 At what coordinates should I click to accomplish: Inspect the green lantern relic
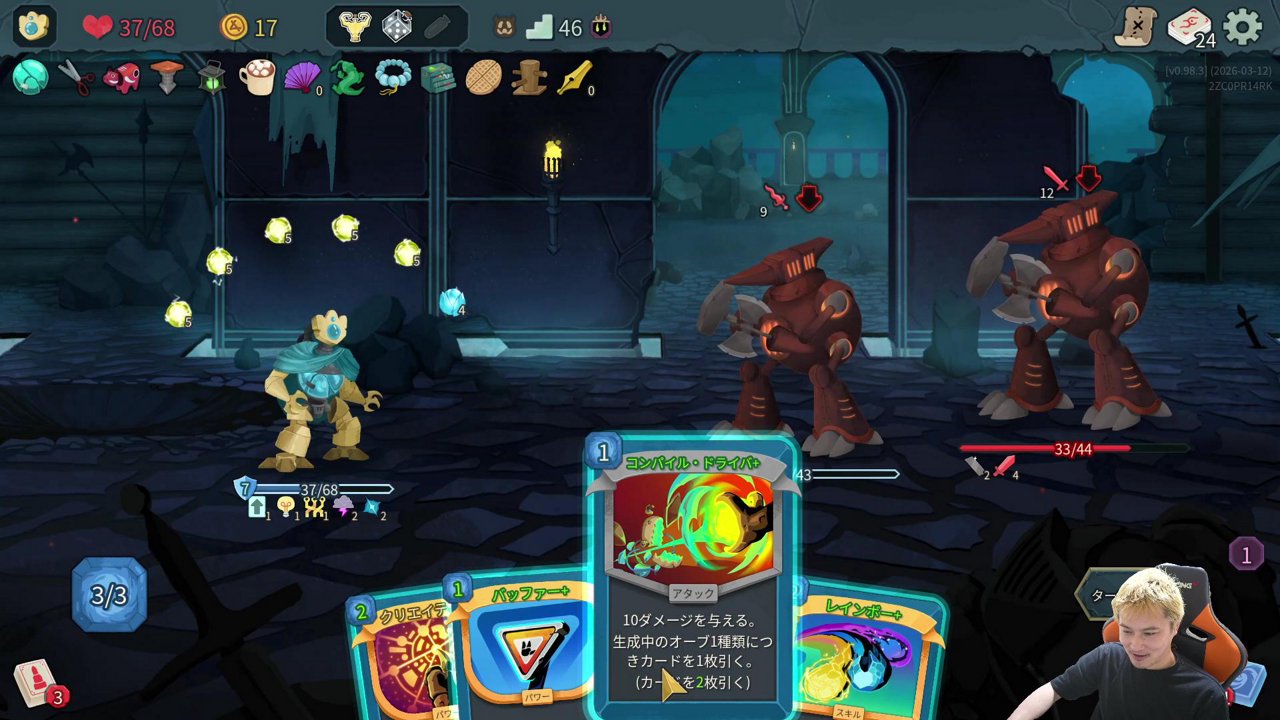click(x=211, y=77)
